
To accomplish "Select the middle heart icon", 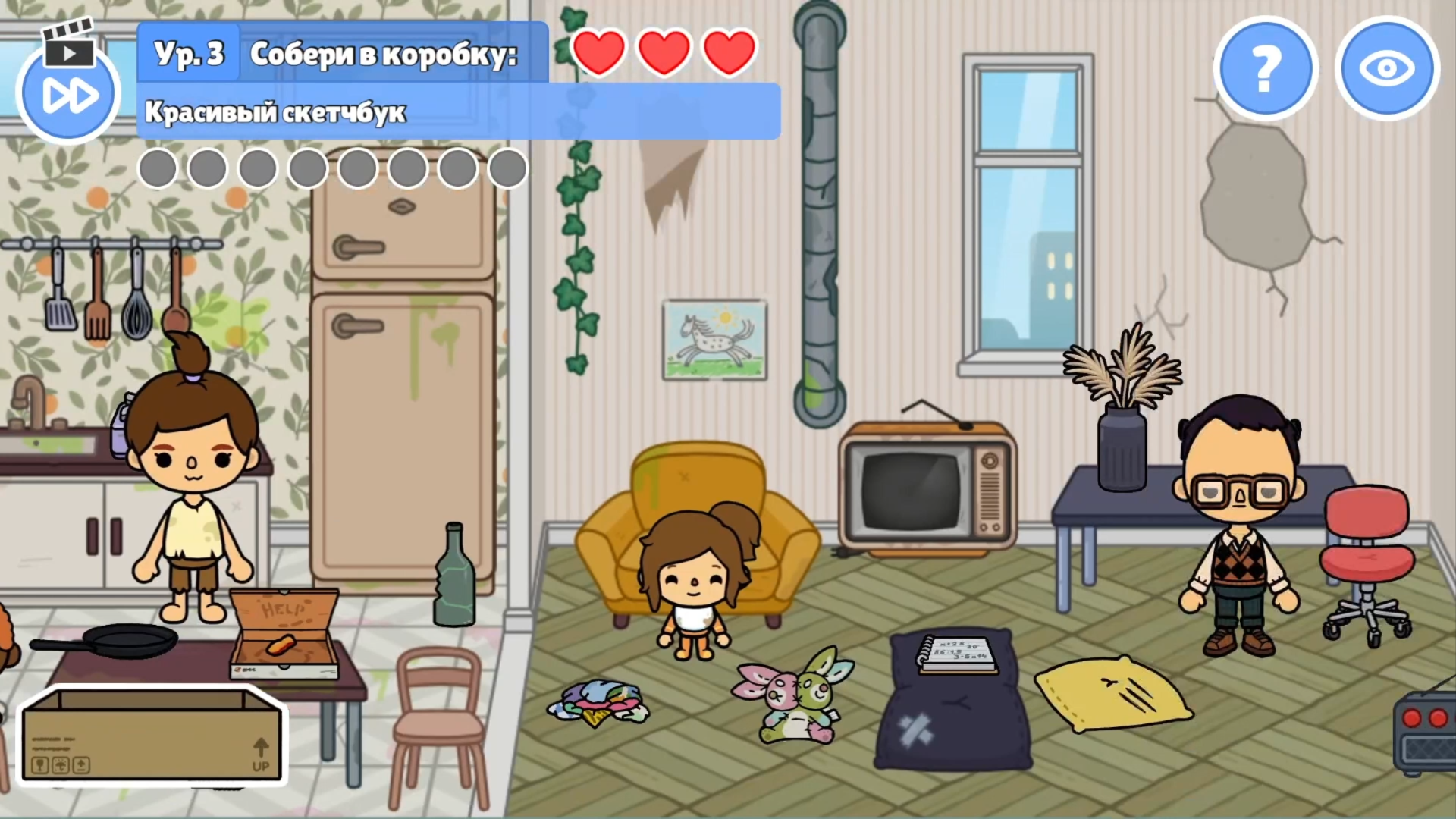I will point(664,51).
